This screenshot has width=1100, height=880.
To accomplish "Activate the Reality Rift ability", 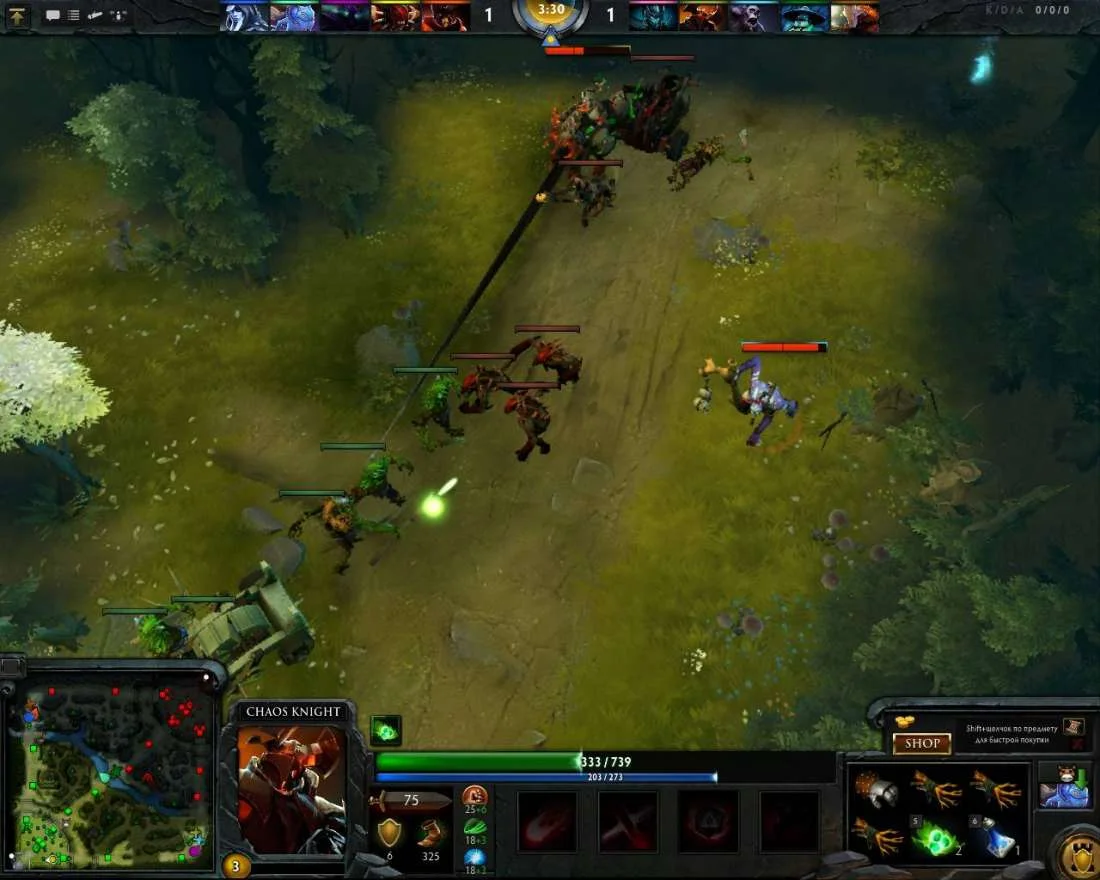I will point(628,821).
